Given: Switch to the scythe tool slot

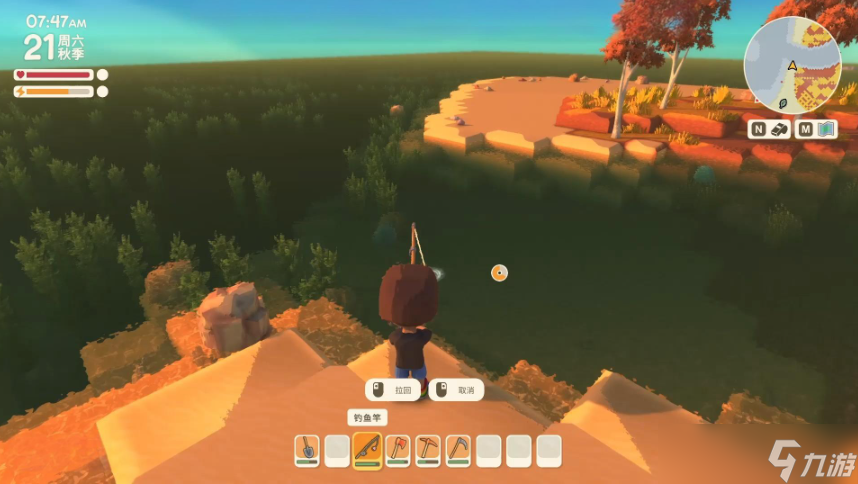Looking at the screenshot, I should point(458,450).
